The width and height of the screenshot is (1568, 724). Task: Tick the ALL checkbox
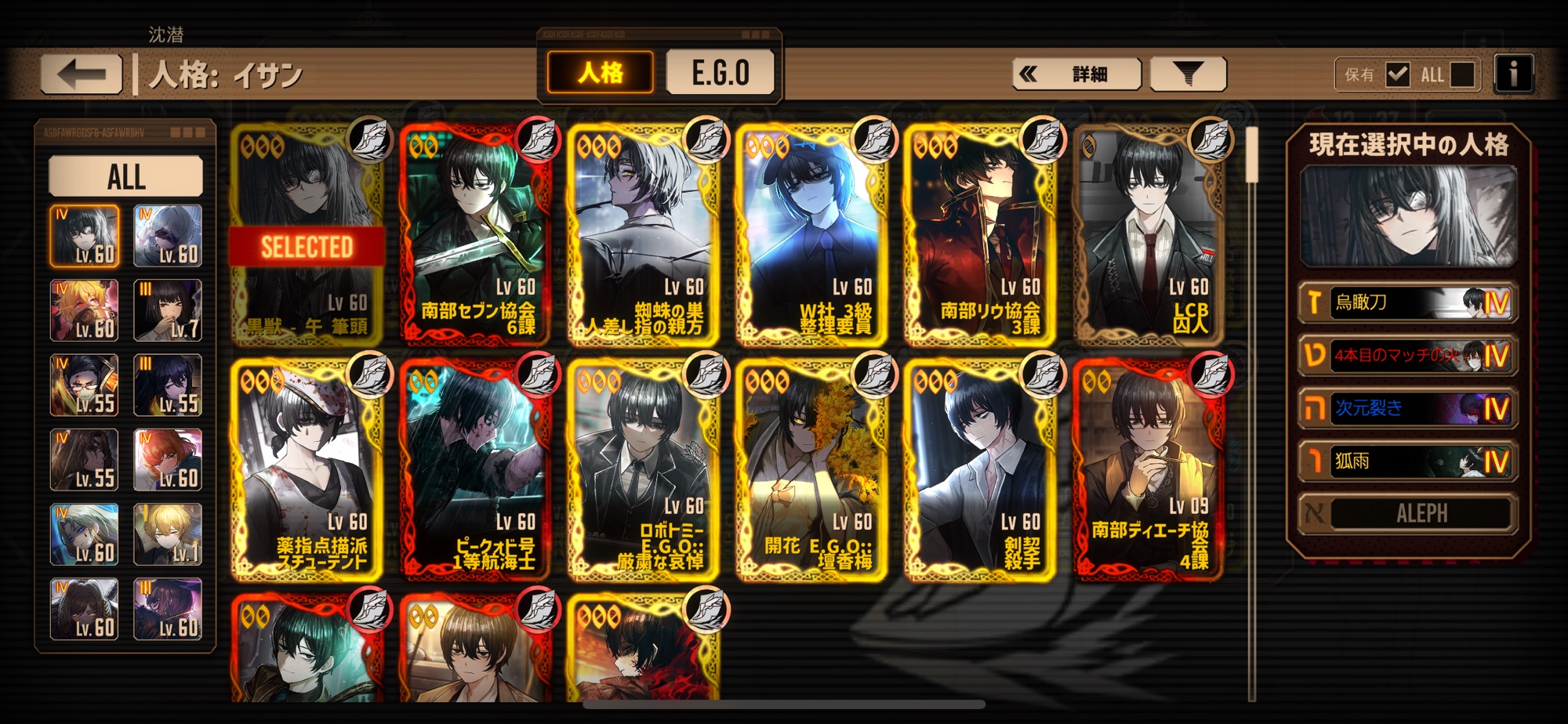coord(1462,74)
